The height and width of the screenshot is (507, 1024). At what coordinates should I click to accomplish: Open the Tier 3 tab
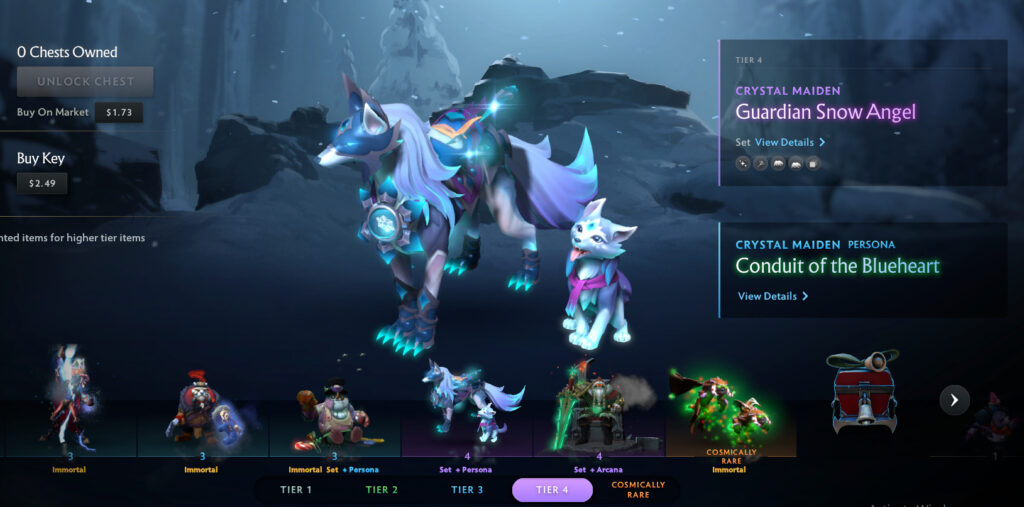(x=467, y=490)
